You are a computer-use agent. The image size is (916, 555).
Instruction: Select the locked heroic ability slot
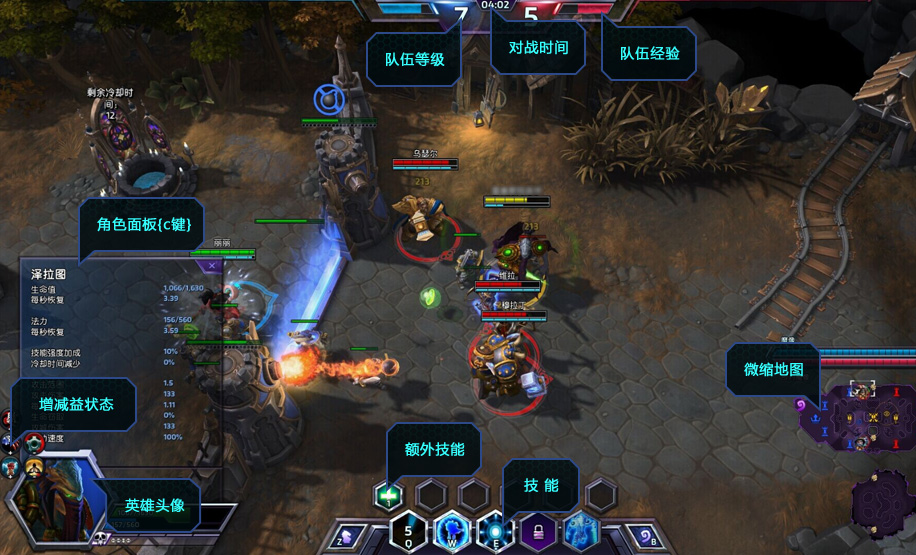(537, 532)
